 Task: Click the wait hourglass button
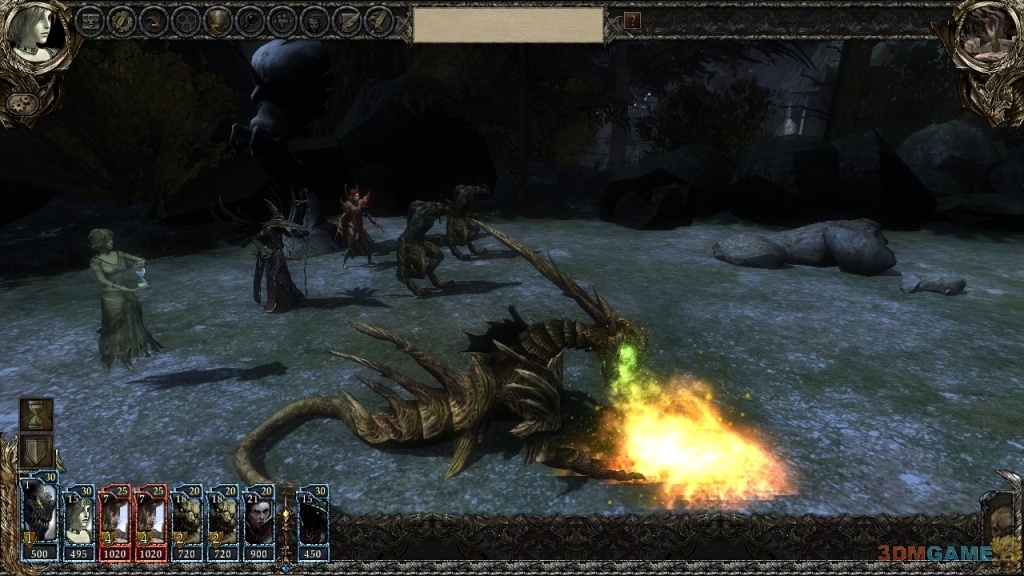coord(37,414)
